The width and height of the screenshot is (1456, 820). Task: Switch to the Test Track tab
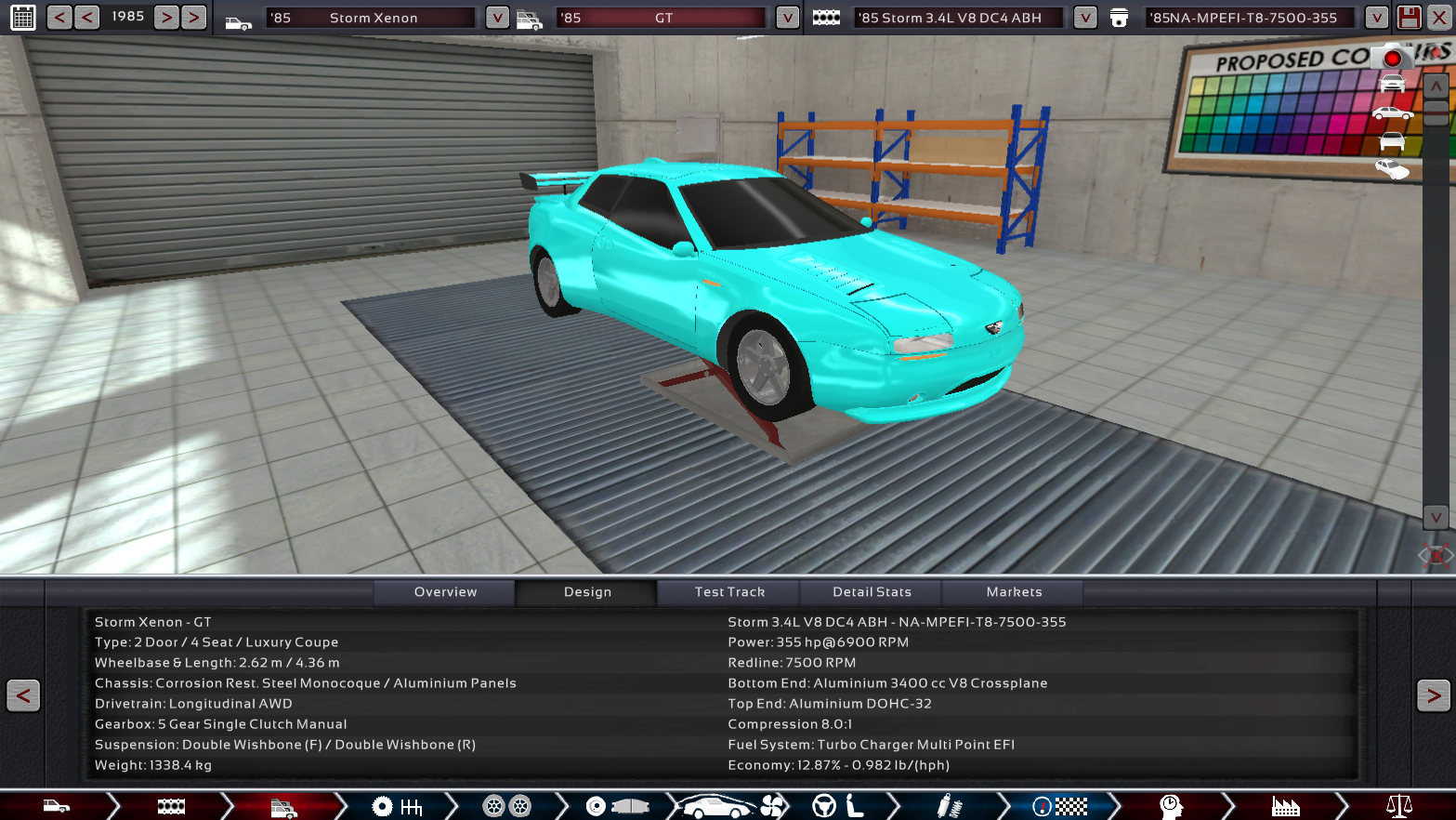click(729, 592)
